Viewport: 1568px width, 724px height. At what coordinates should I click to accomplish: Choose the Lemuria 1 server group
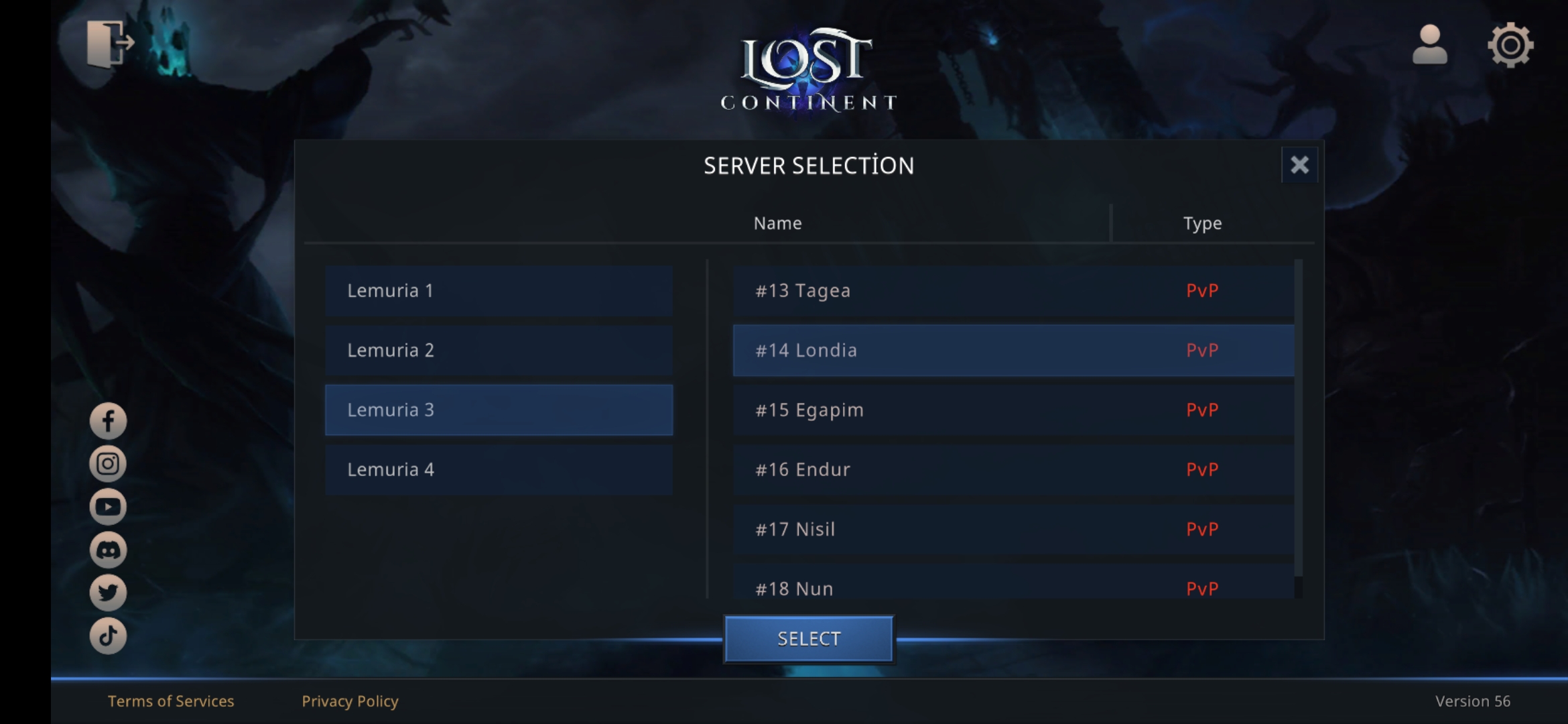[x=499, y=291]
